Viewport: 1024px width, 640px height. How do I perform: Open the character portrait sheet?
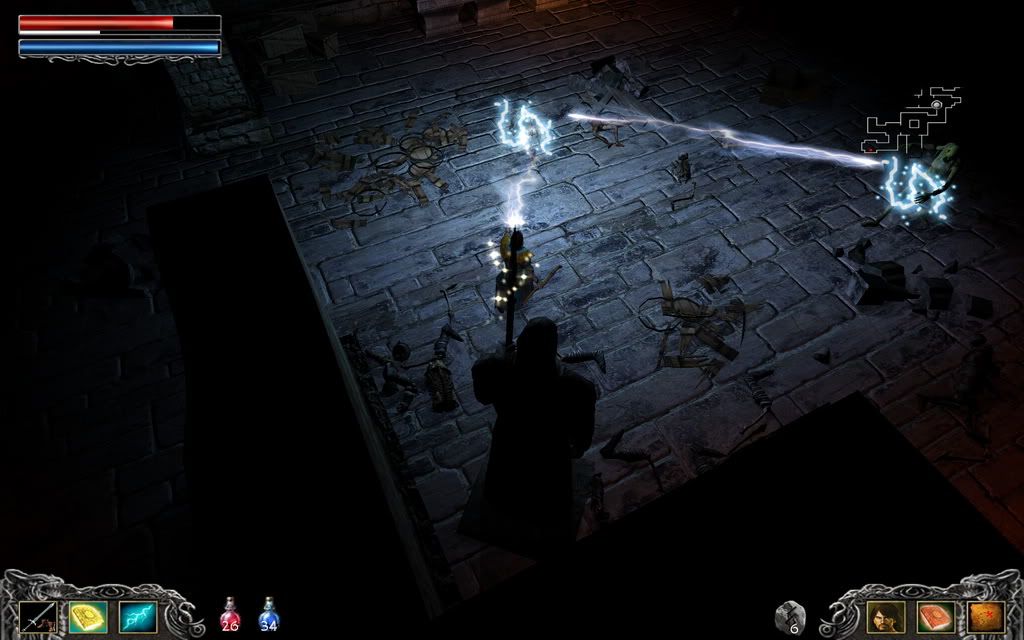tap(886, 617)
